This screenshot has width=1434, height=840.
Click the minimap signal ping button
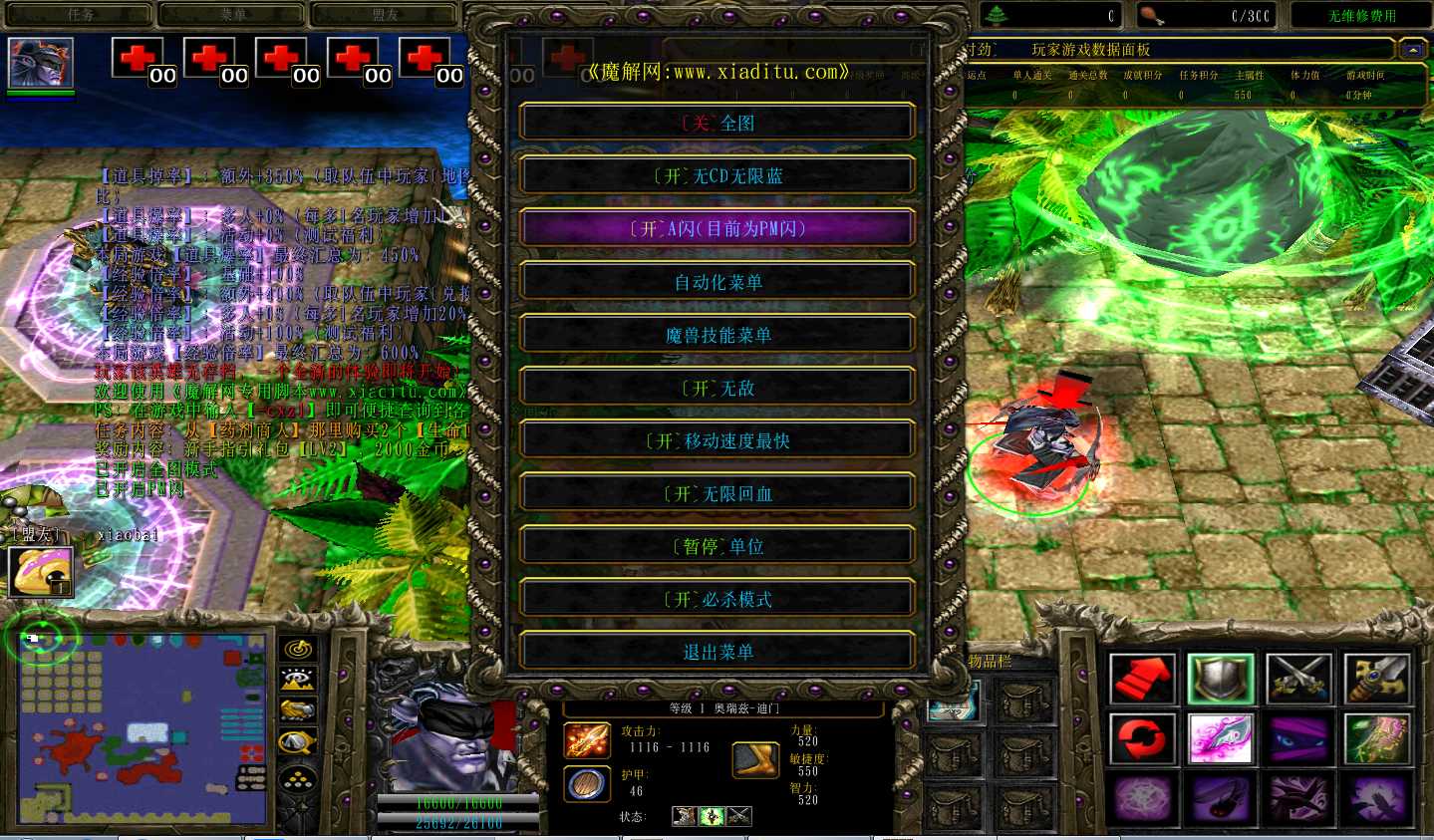[298, 650]
